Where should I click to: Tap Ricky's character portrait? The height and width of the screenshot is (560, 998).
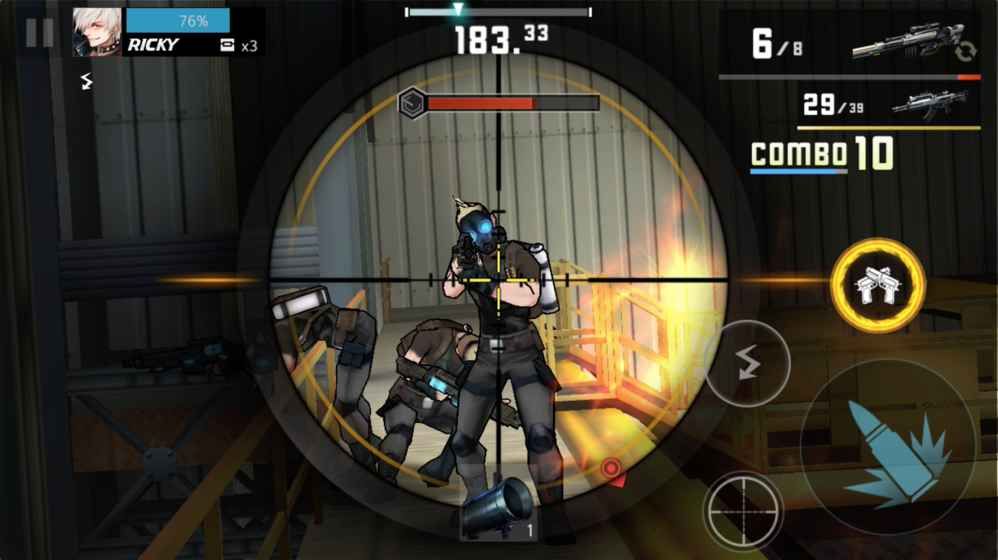click(97, 33)
